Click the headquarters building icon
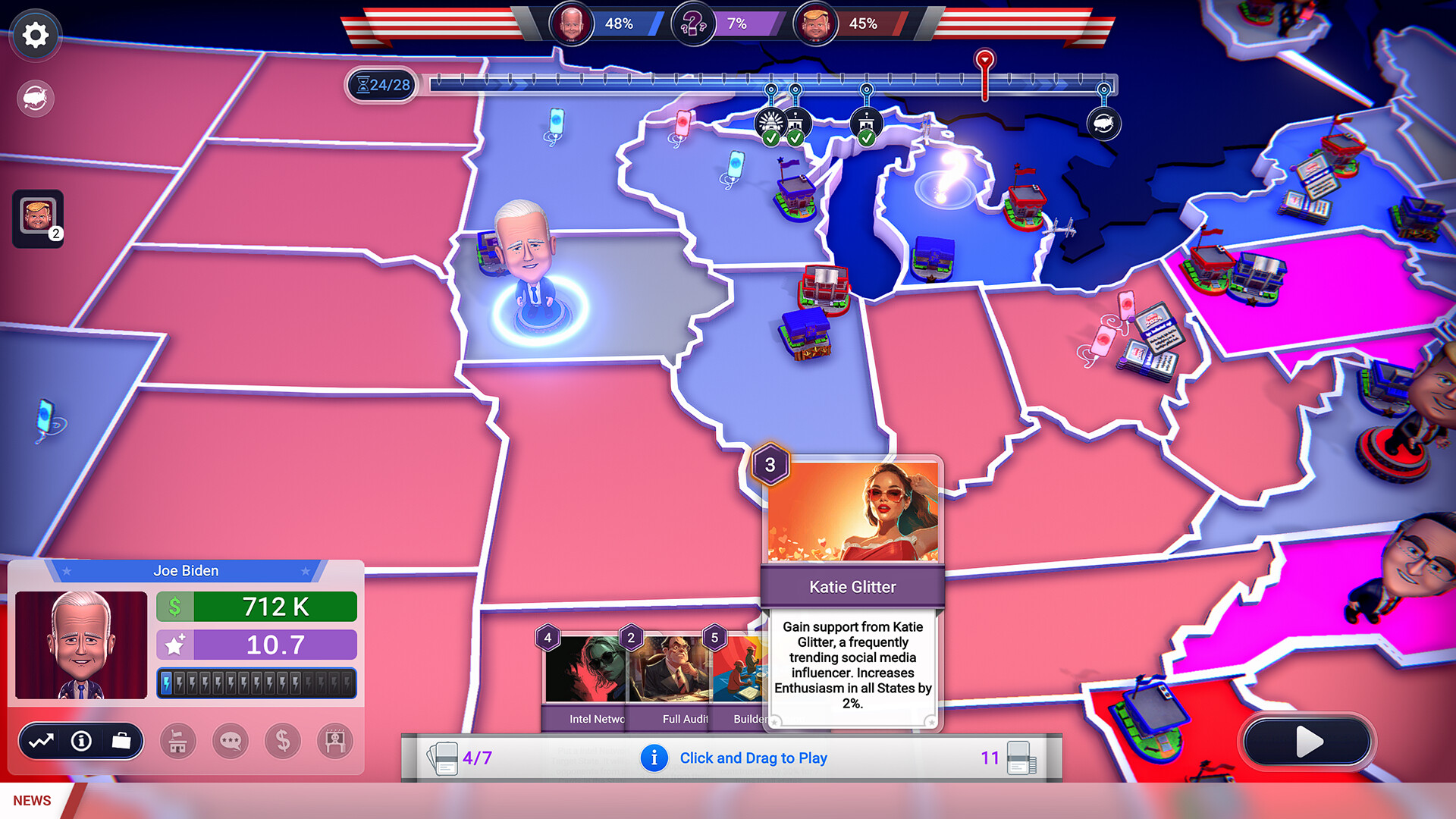 179,741
